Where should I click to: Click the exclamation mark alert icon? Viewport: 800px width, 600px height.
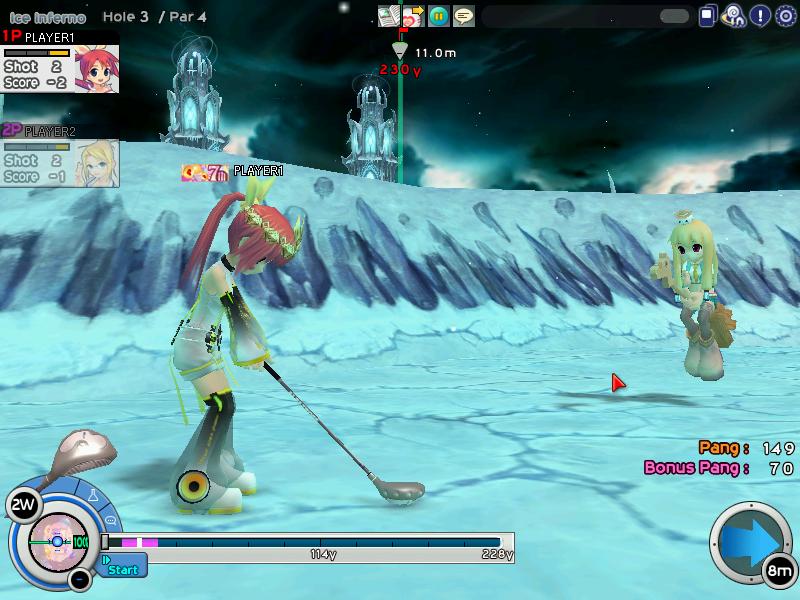[760, 16]
